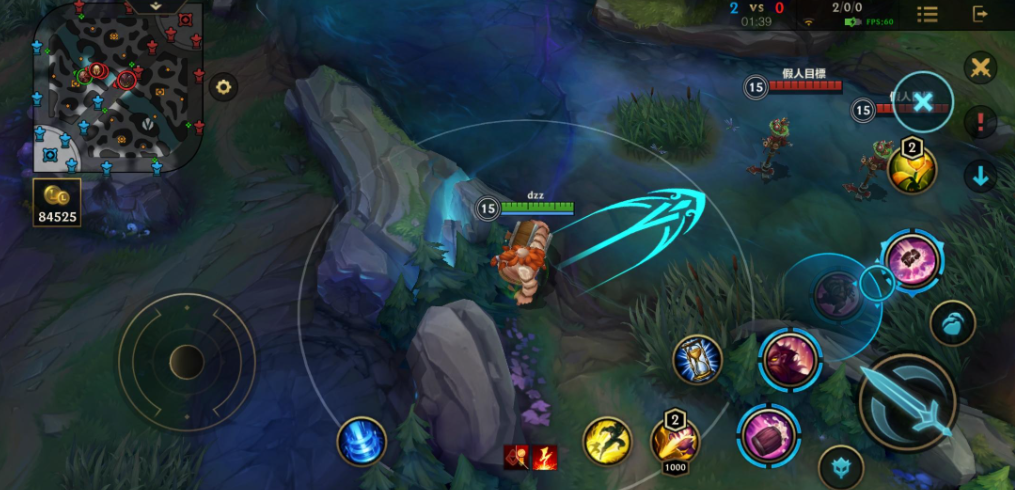Cancel the ability cast with the X button
The width and height of the screenshot is (1015, 490).
(x=923, y=102)
